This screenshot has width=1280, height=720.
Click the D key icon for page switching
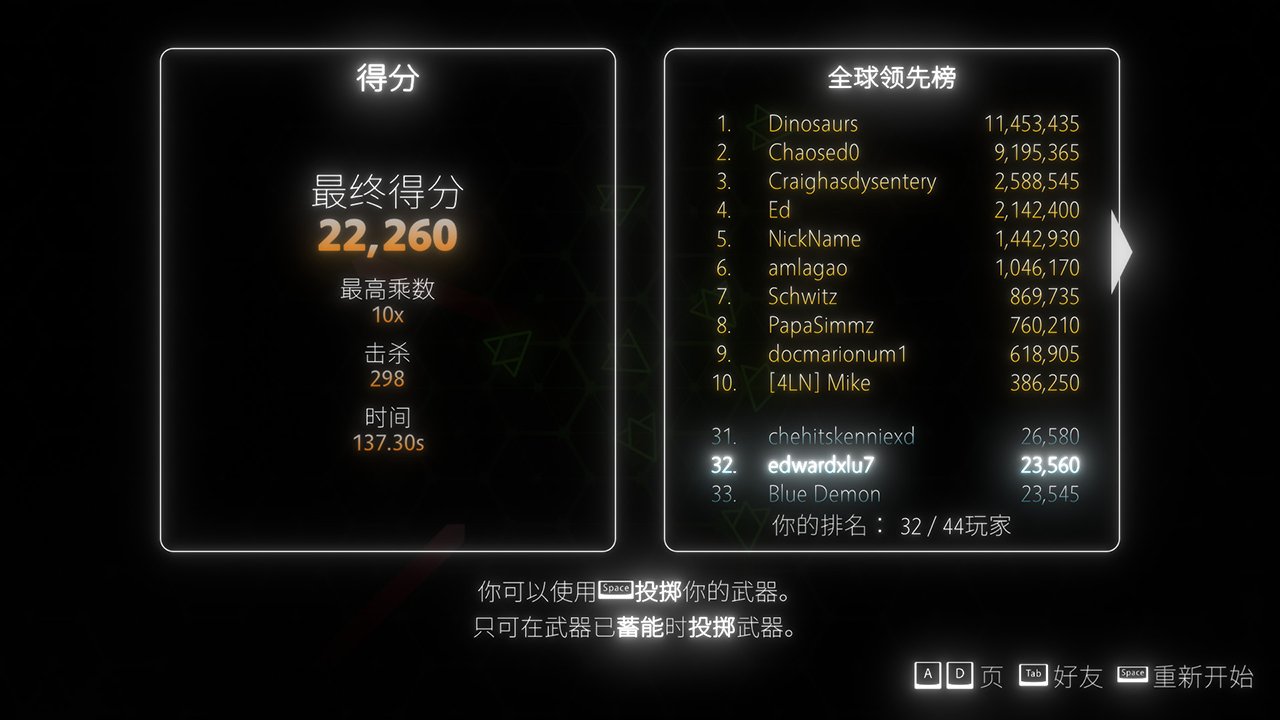(959, 675)
